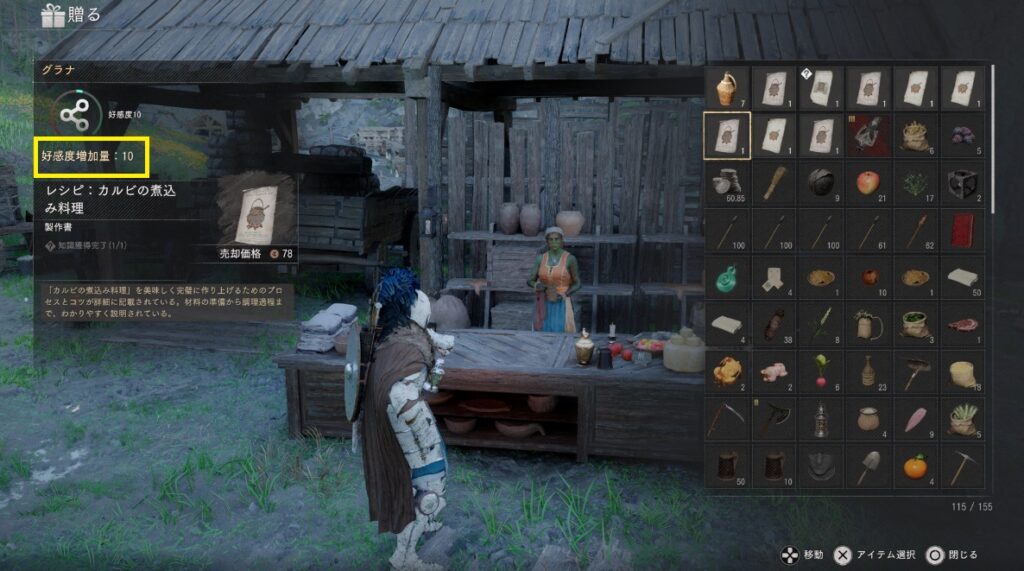Choose the metal lantern item
This screenshot has width=1024, height=571.
coord(821,417)
